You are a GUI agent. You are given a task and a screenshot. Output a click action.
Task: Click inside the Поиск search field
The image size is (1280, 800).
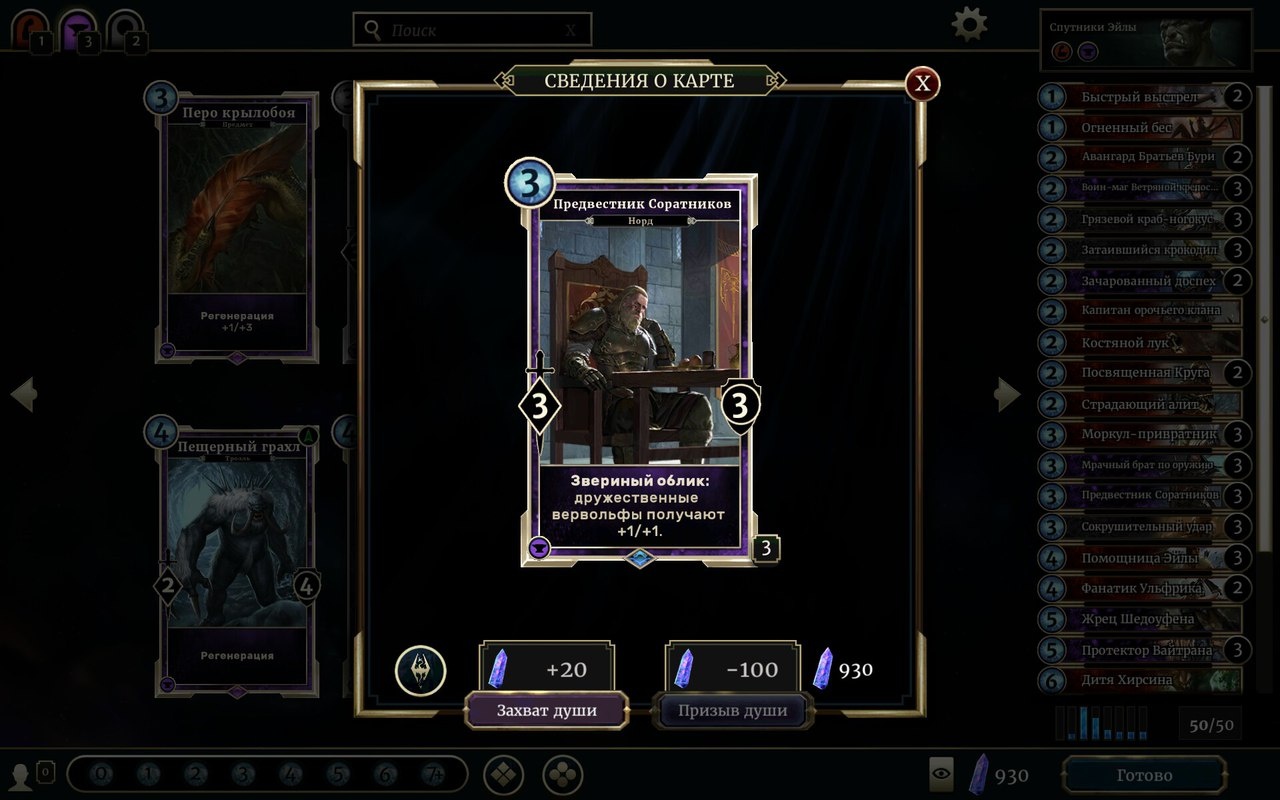[x=470, y=28]
